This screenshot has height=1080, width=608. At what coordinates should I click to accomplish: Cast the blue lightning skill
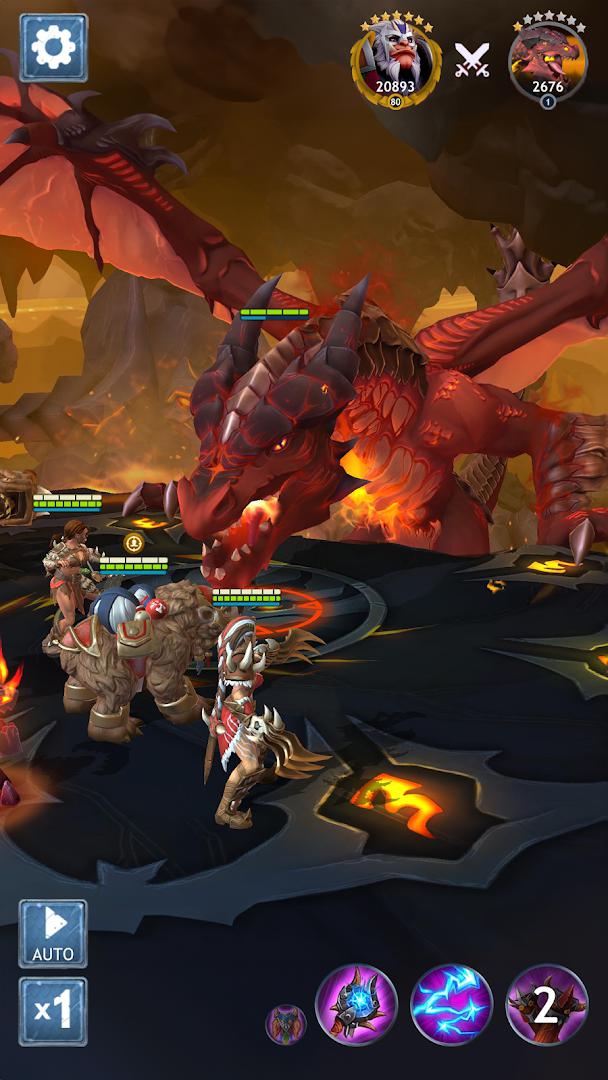[x=451, y=1005]
